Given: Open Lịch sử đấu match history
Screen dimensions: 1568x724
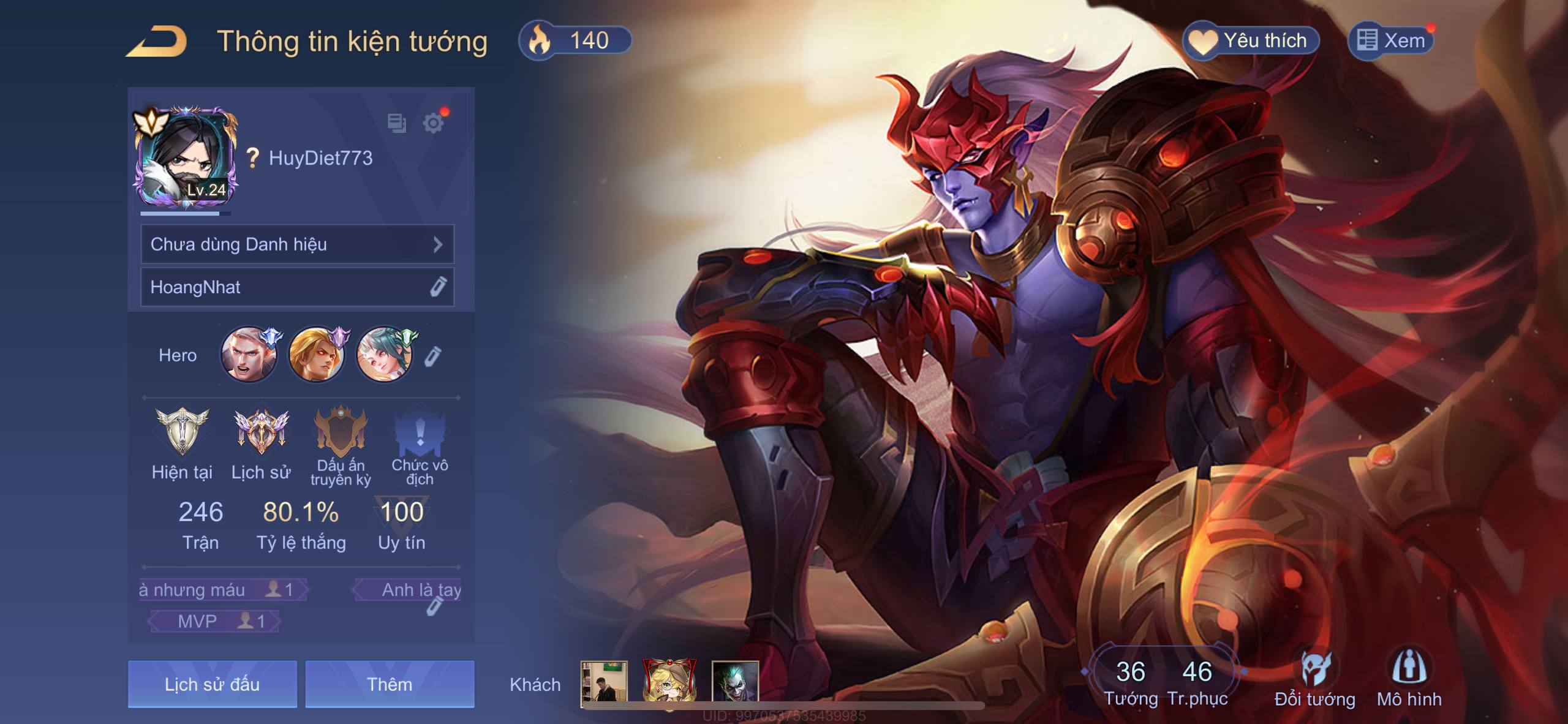Looking at the screenshot, I should click(x=212, y=684).
